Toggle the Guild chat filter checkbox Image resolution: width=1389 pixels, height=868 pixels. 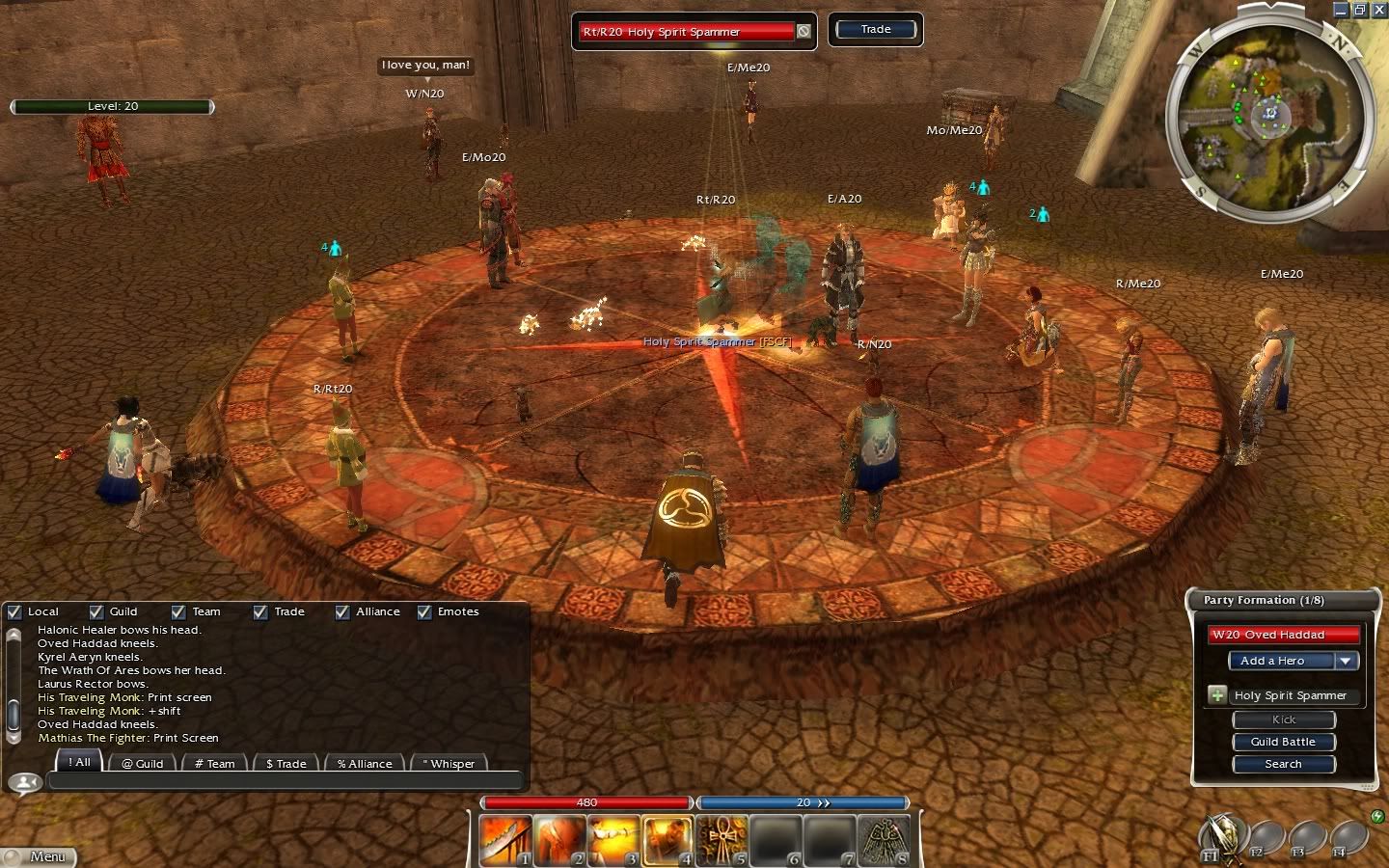(96, 611)
